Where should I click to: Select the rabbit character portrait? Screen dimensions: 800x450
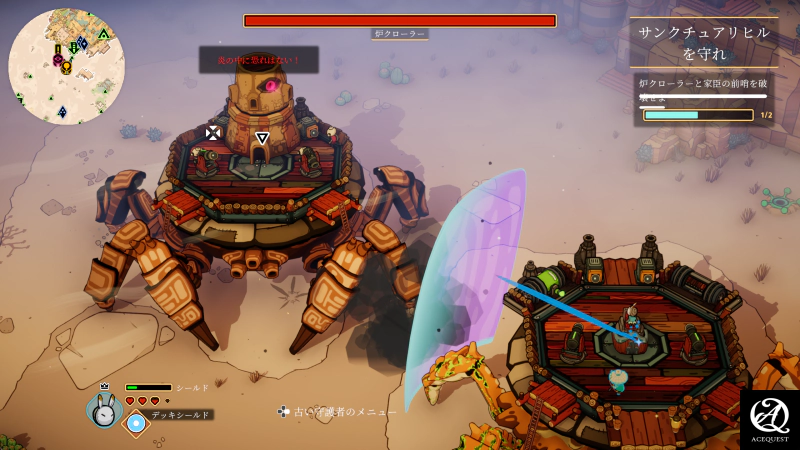104,409
